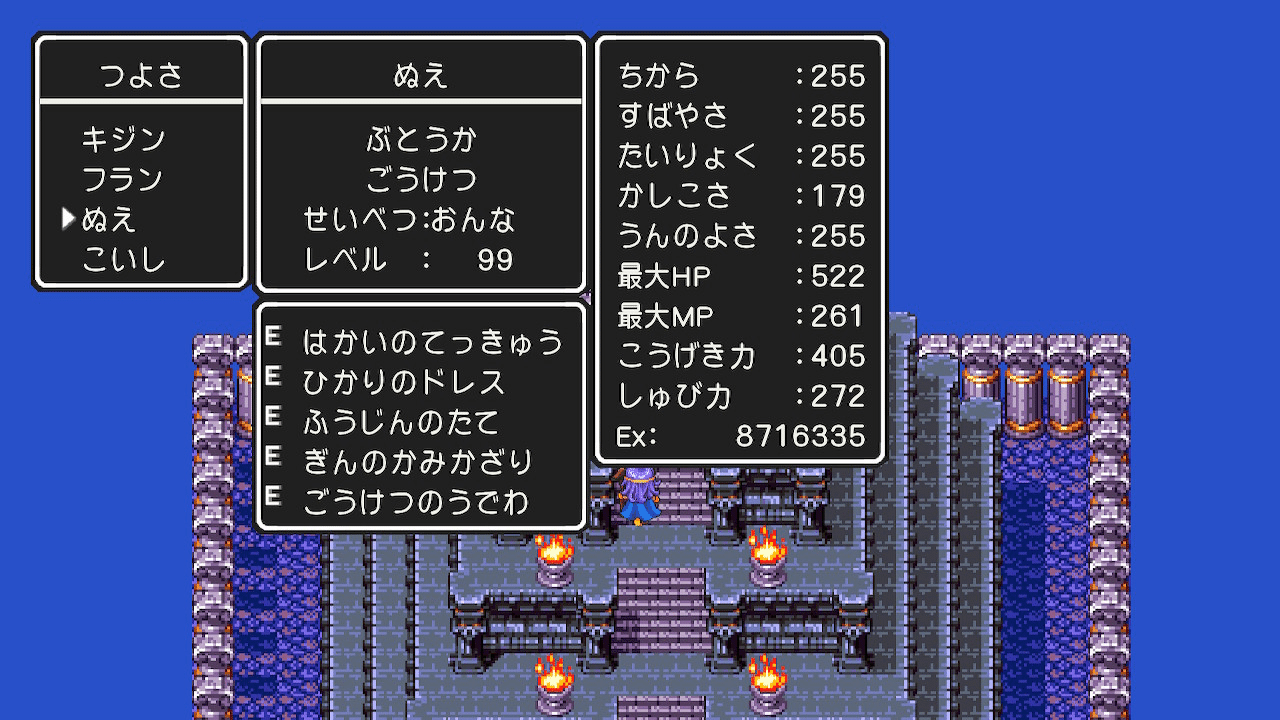The width and height of the screenshot is (1280, 720).
Task: Click the highlighted ぬえ entry
Action: click(110, 217)
